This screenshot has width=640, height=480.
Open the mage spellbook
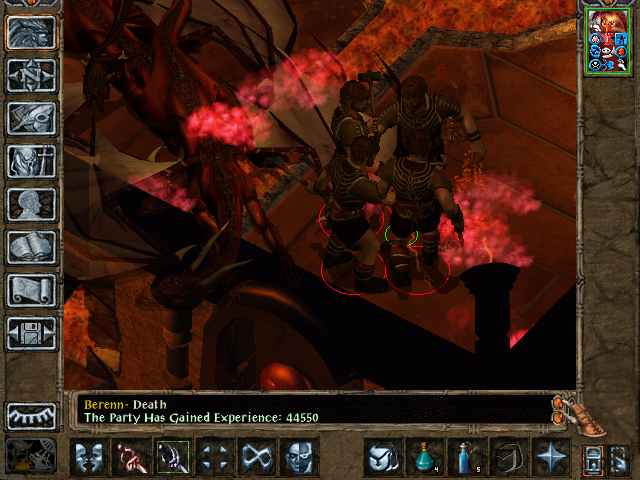pos(31,247)
